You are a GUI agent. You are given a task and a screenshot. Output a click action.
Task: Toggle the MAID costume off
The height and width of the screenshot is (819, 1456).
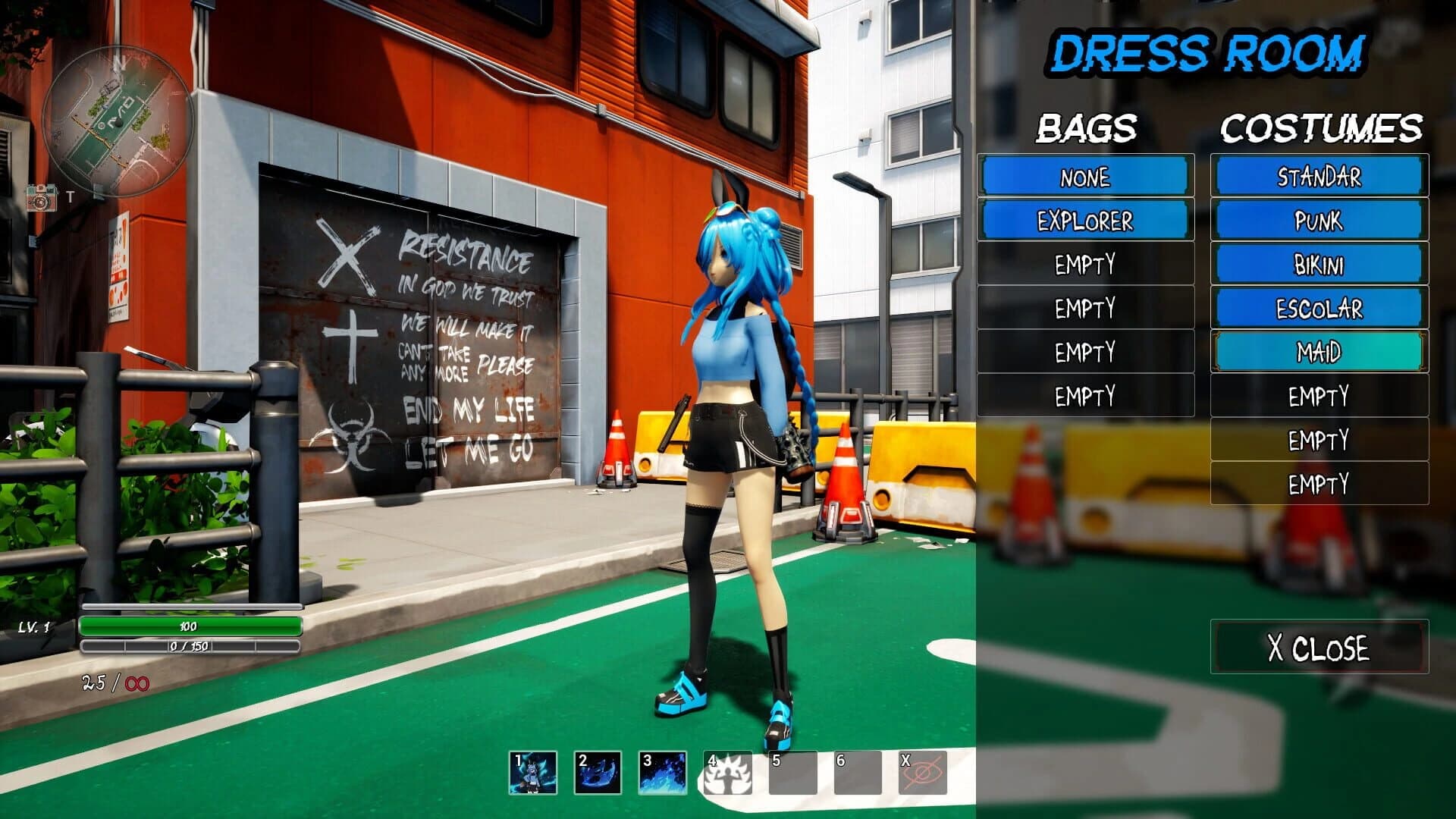click(x=1319, y=352)
